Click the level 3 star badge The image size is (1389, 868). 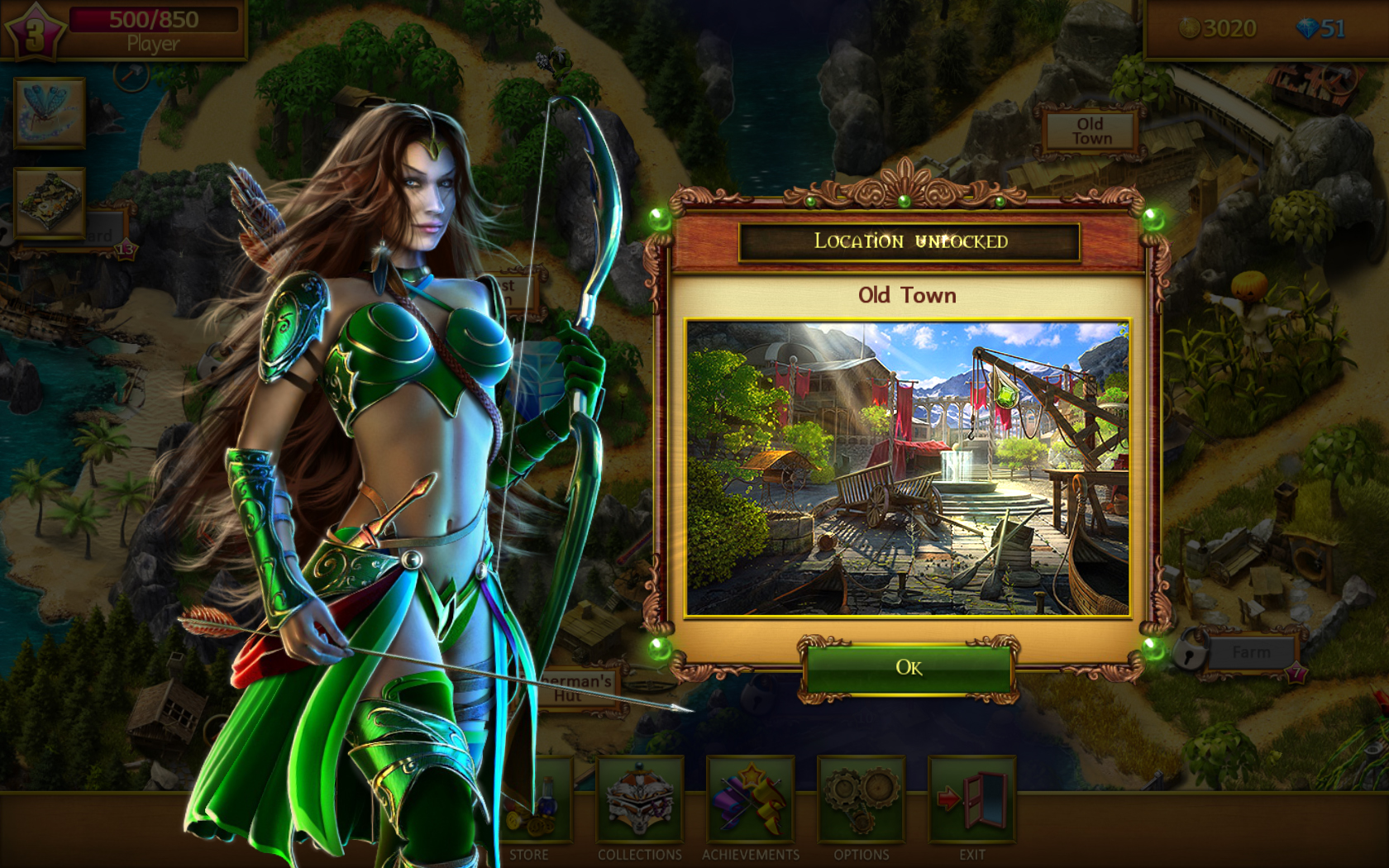36,31
